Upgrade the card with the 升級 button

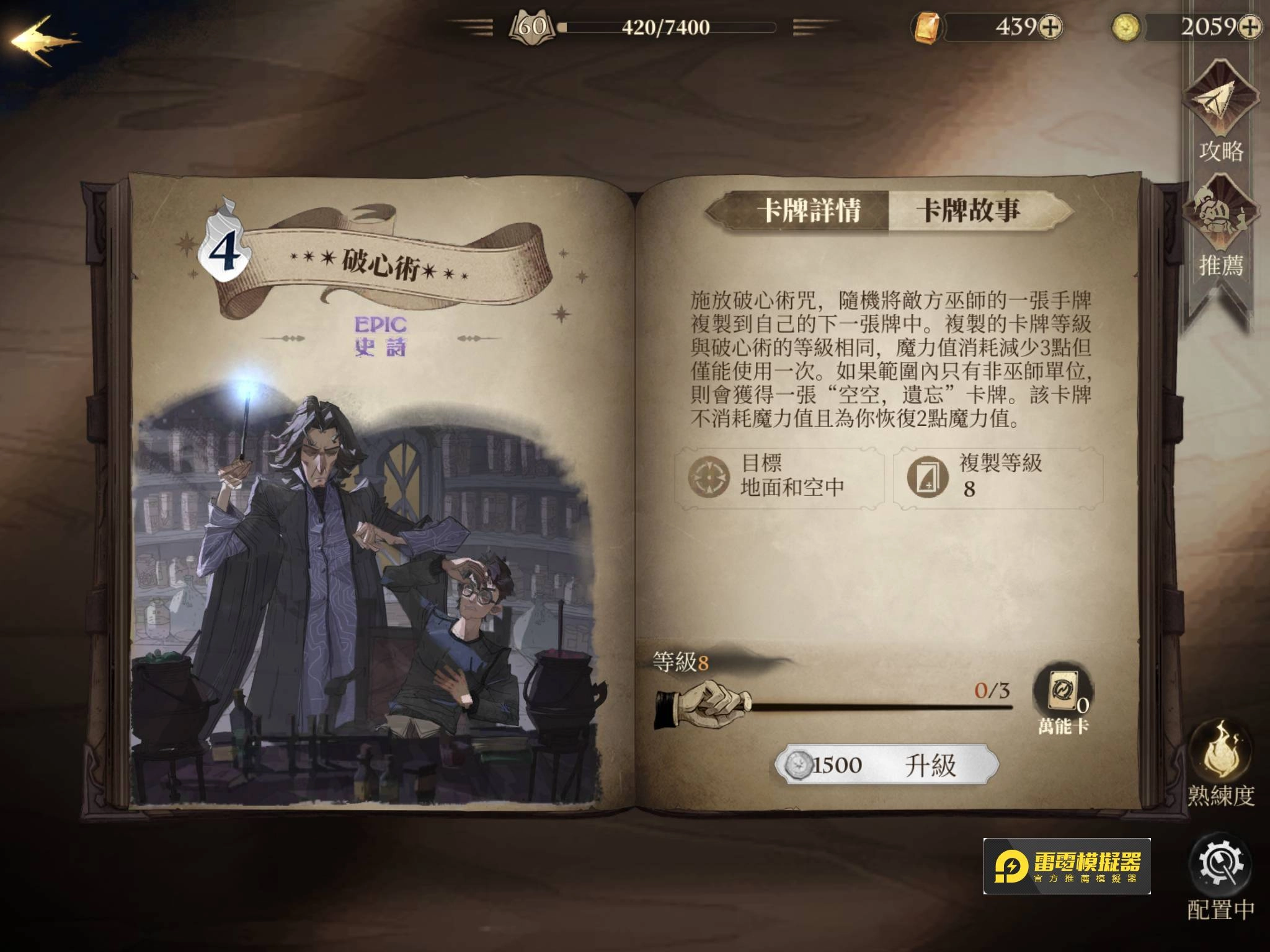point(887,765)
